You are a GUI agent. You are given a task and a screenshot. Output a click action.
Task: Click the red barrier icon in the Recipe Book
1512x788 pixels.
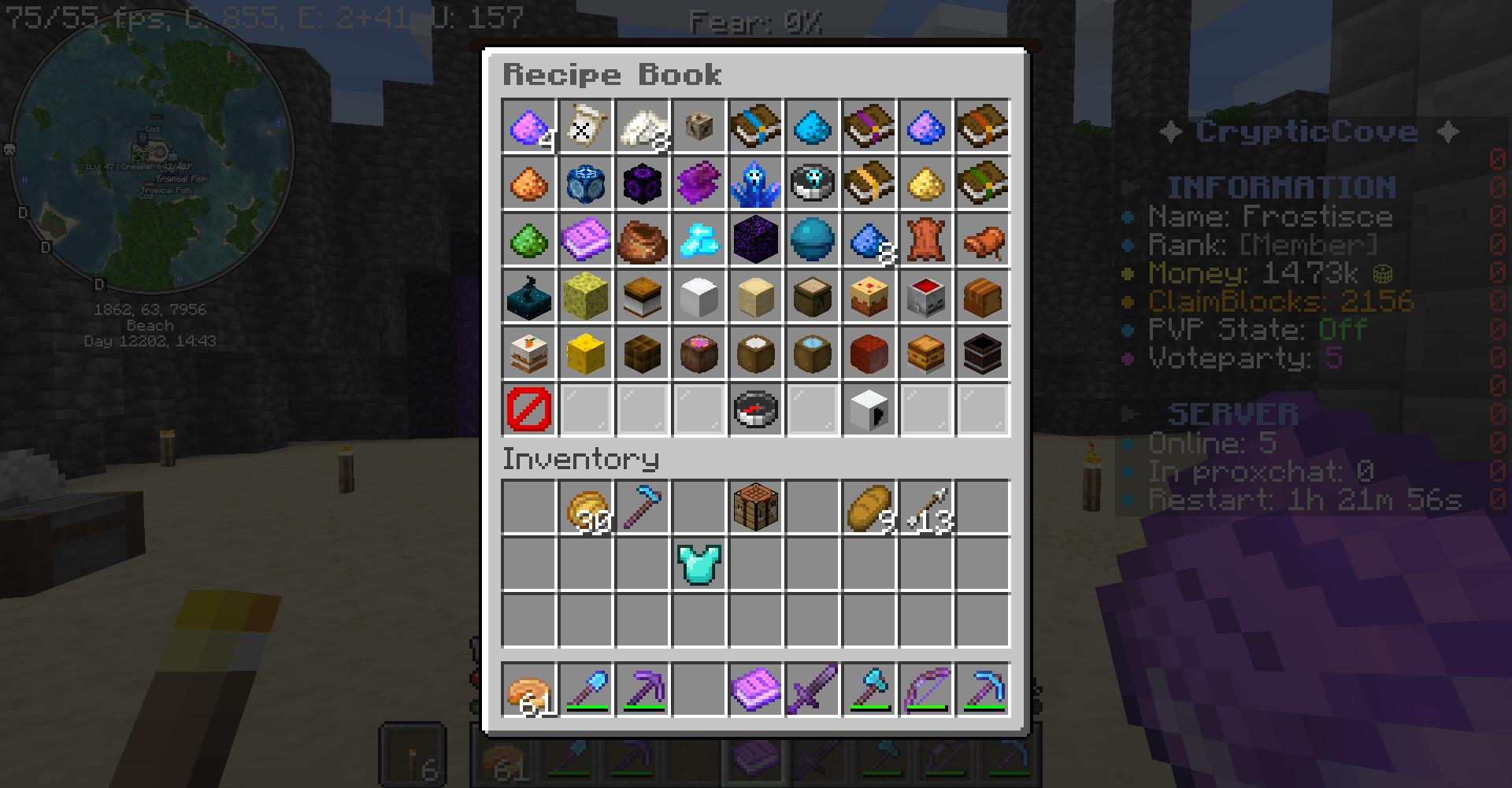[528, 409]
